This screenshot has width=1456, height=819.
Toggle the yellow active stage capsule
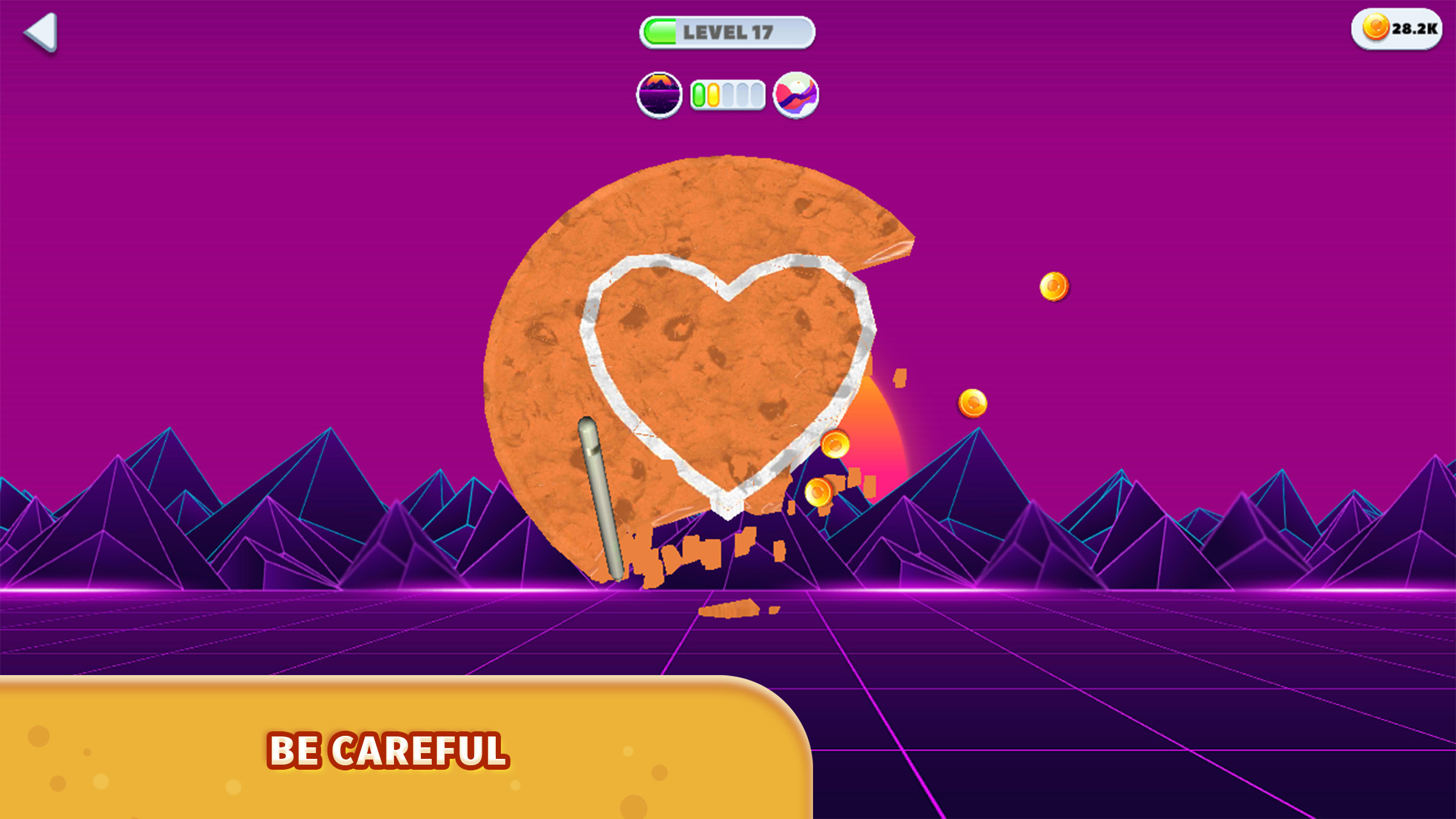coord(714,95)
